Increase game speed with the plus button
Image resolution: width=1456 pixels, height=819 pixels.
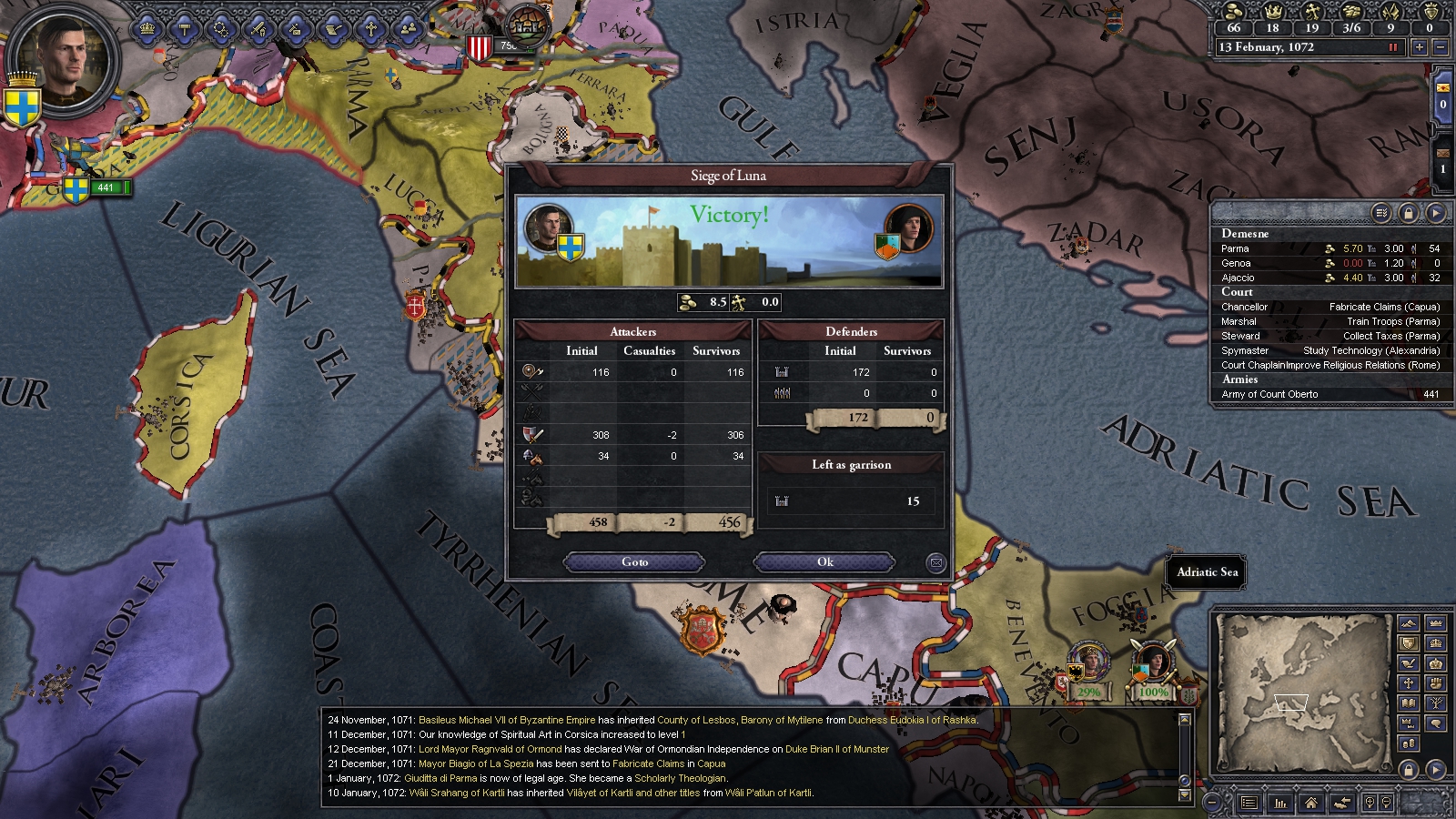[1419, 48]
